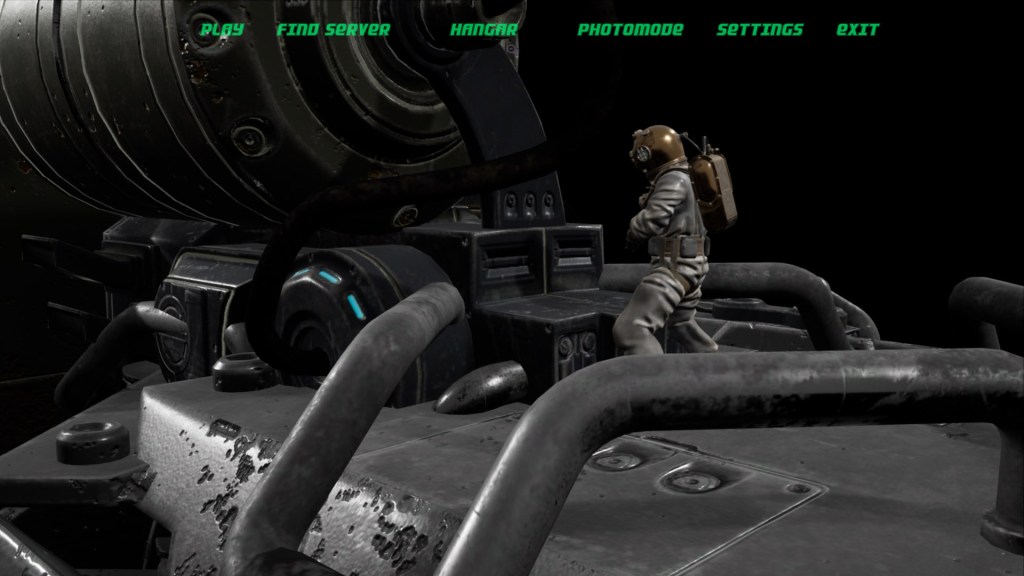Exit the game
This screenshot has width=1024, height=576.
[857, 30]
